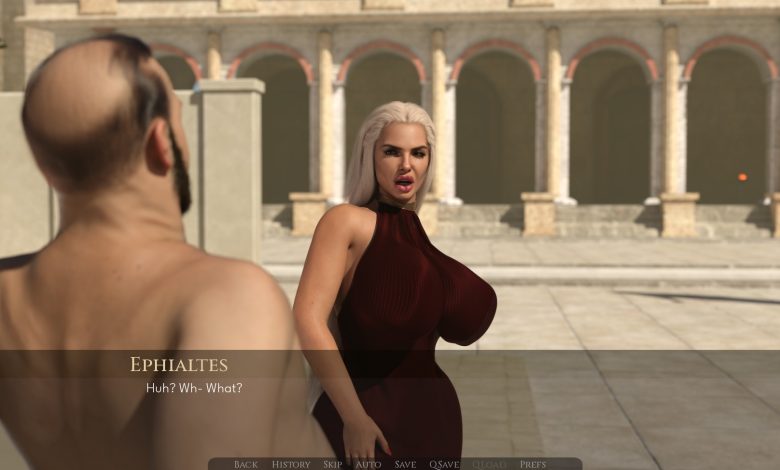Quick load using the QLoad button

(489, 464)
